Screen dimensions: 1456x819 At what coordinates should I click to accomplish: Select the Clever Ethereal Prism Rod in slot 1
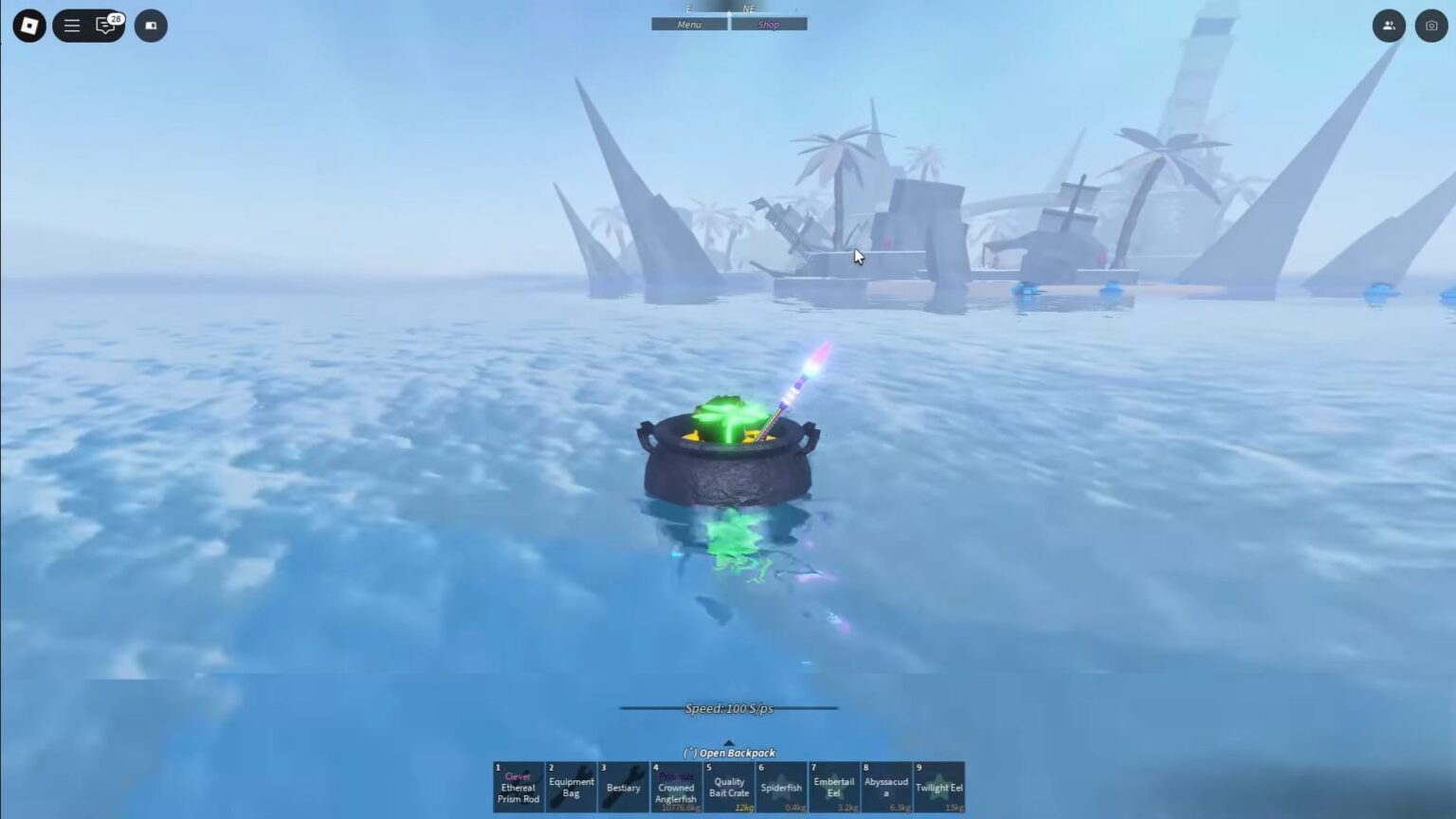click(x=518, y=787)
